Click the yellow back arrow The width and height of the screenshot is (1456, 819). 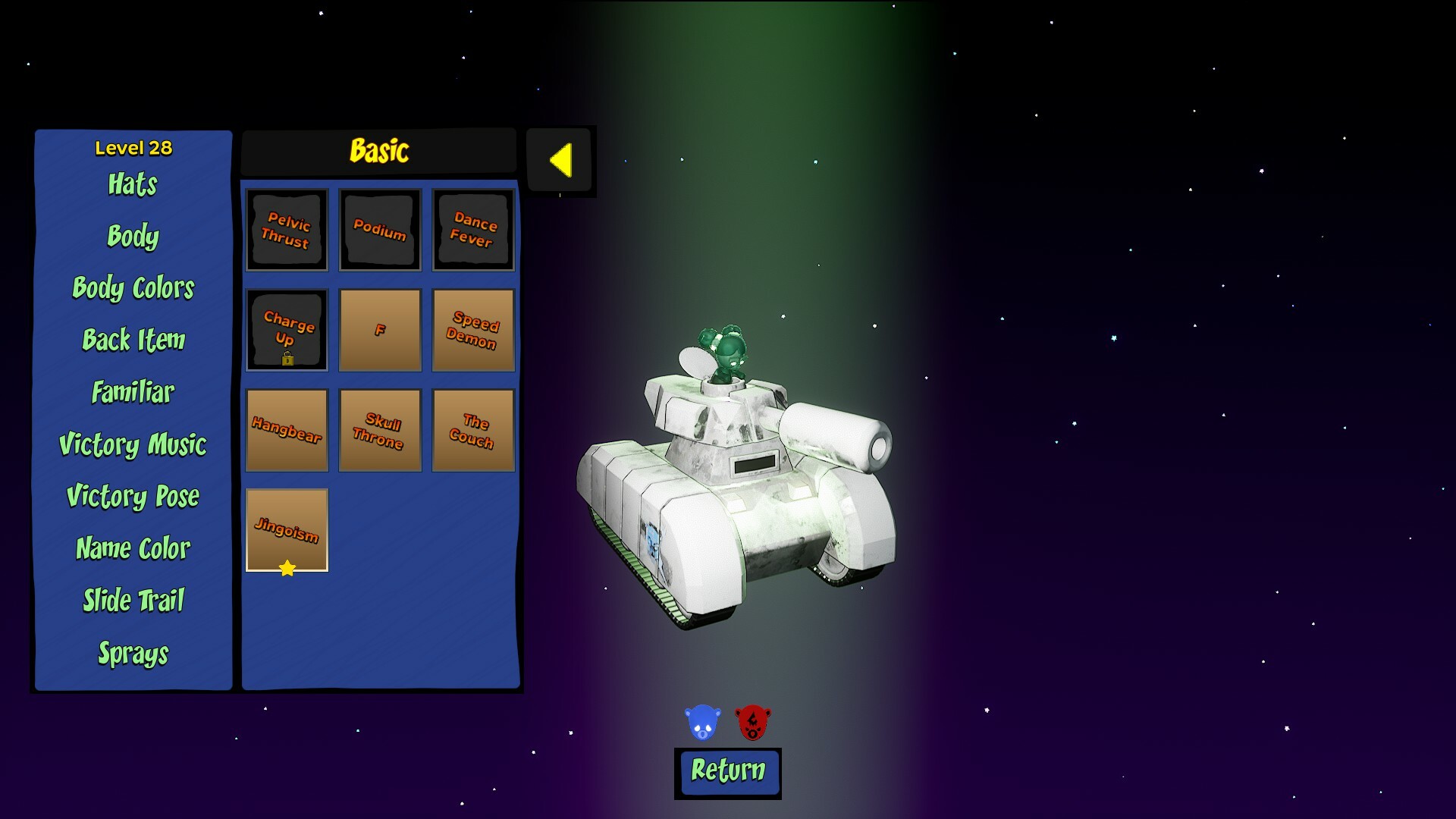coord(560,160)
